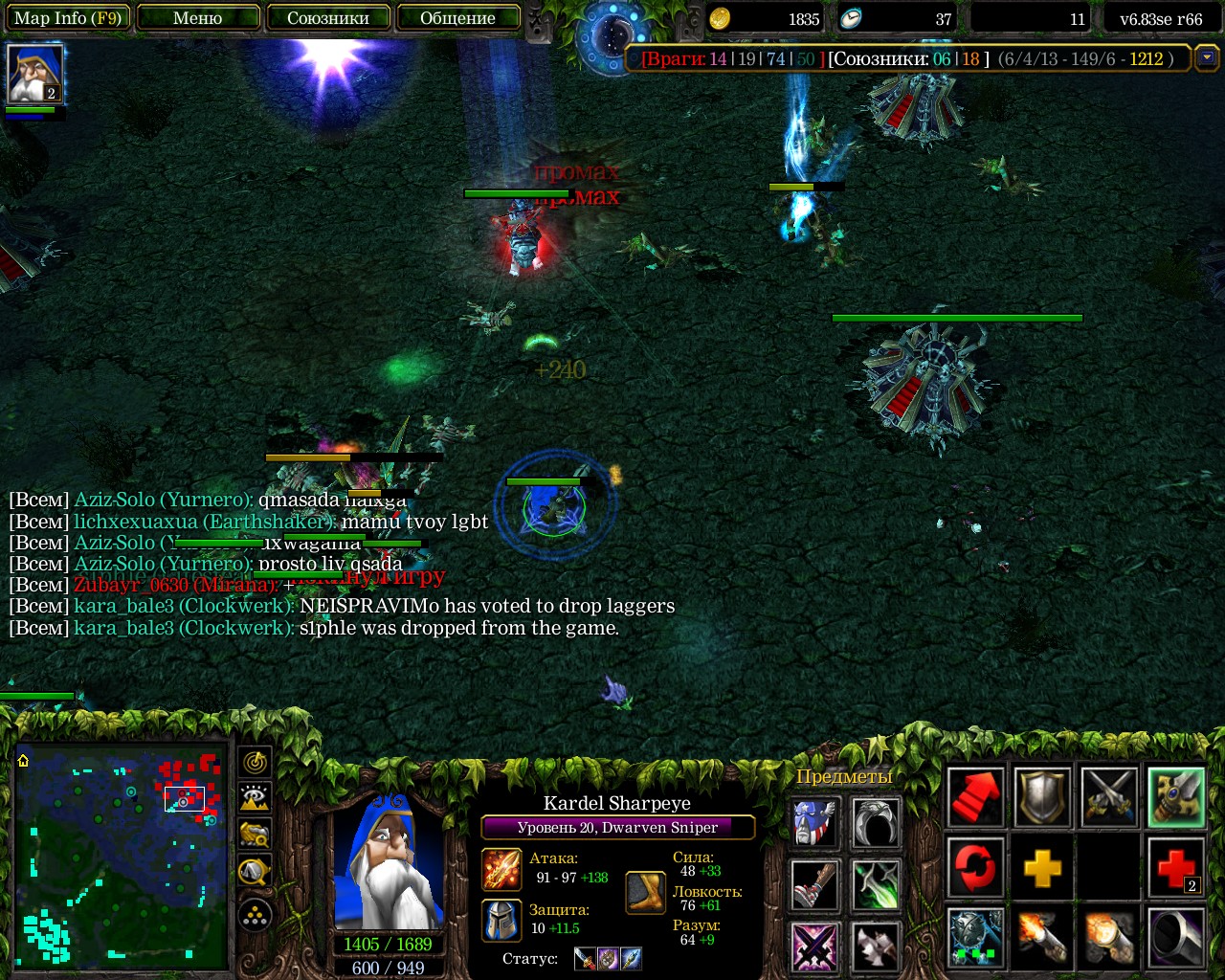Use the Assassinate scope ability
Screen dimensions: 1225x980
(x=1176, y=938)
